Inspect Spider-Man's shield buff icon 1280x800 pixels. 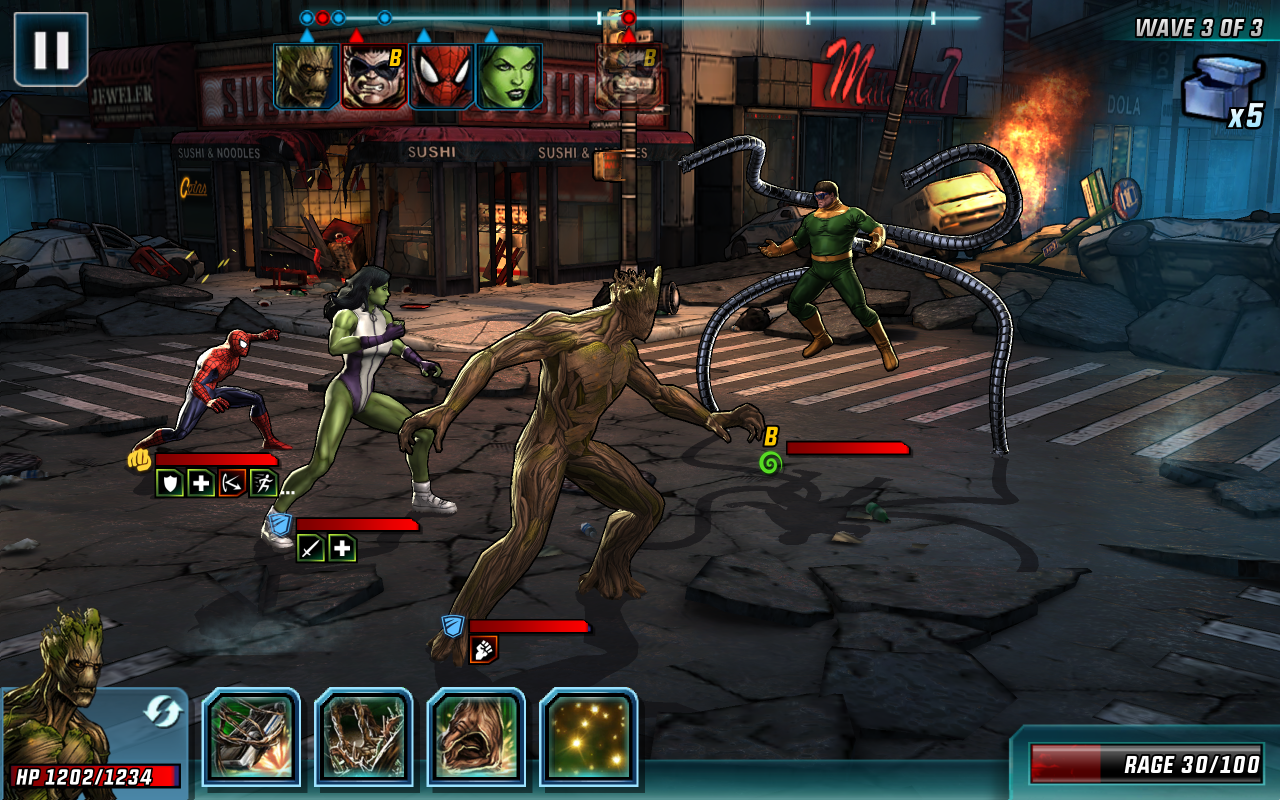point(169,484)
